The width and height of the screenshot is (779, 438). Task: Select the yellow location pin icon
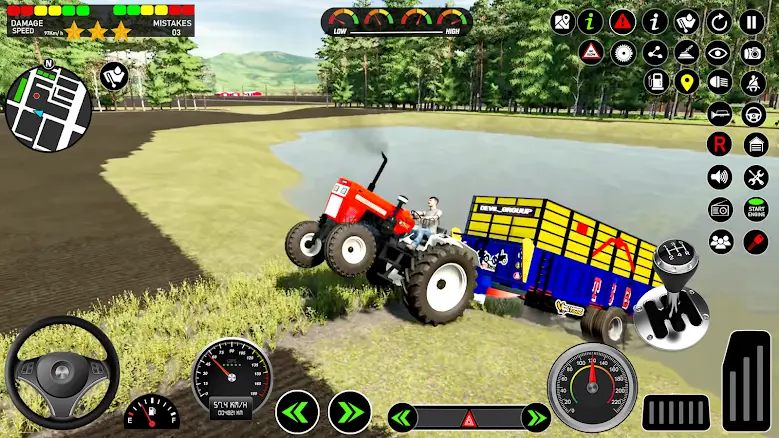point(686,82)
